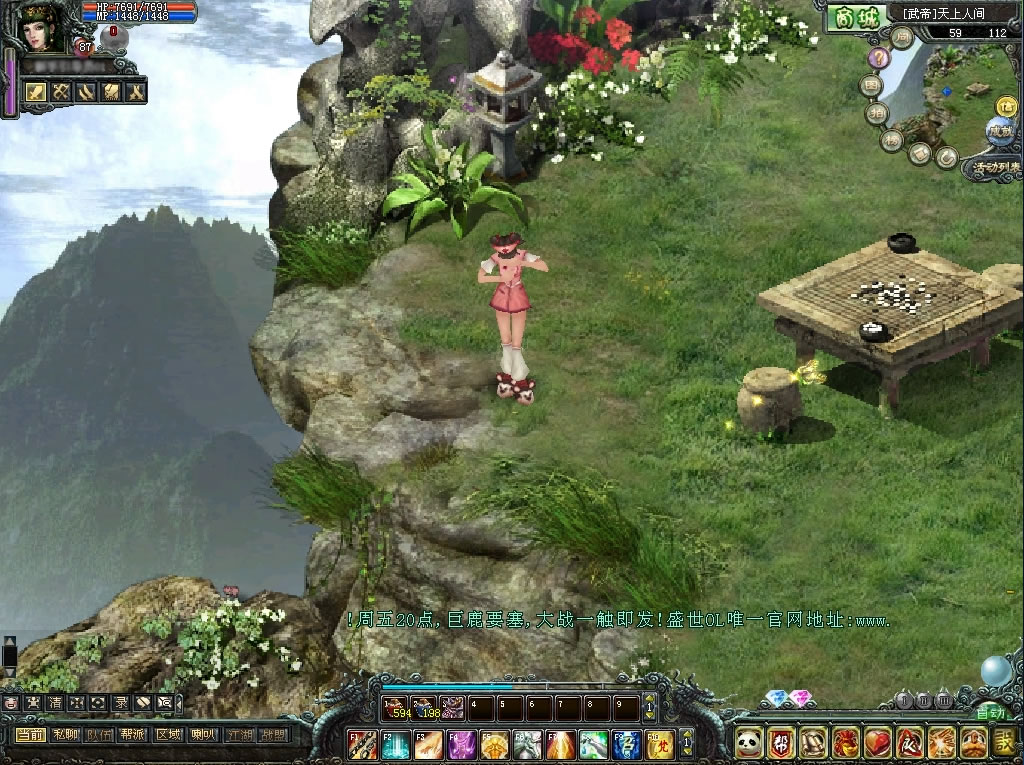Select the 区域 area chat tab
The height and width of the screenshot is (765, 1024).
[x=167, y=734]
